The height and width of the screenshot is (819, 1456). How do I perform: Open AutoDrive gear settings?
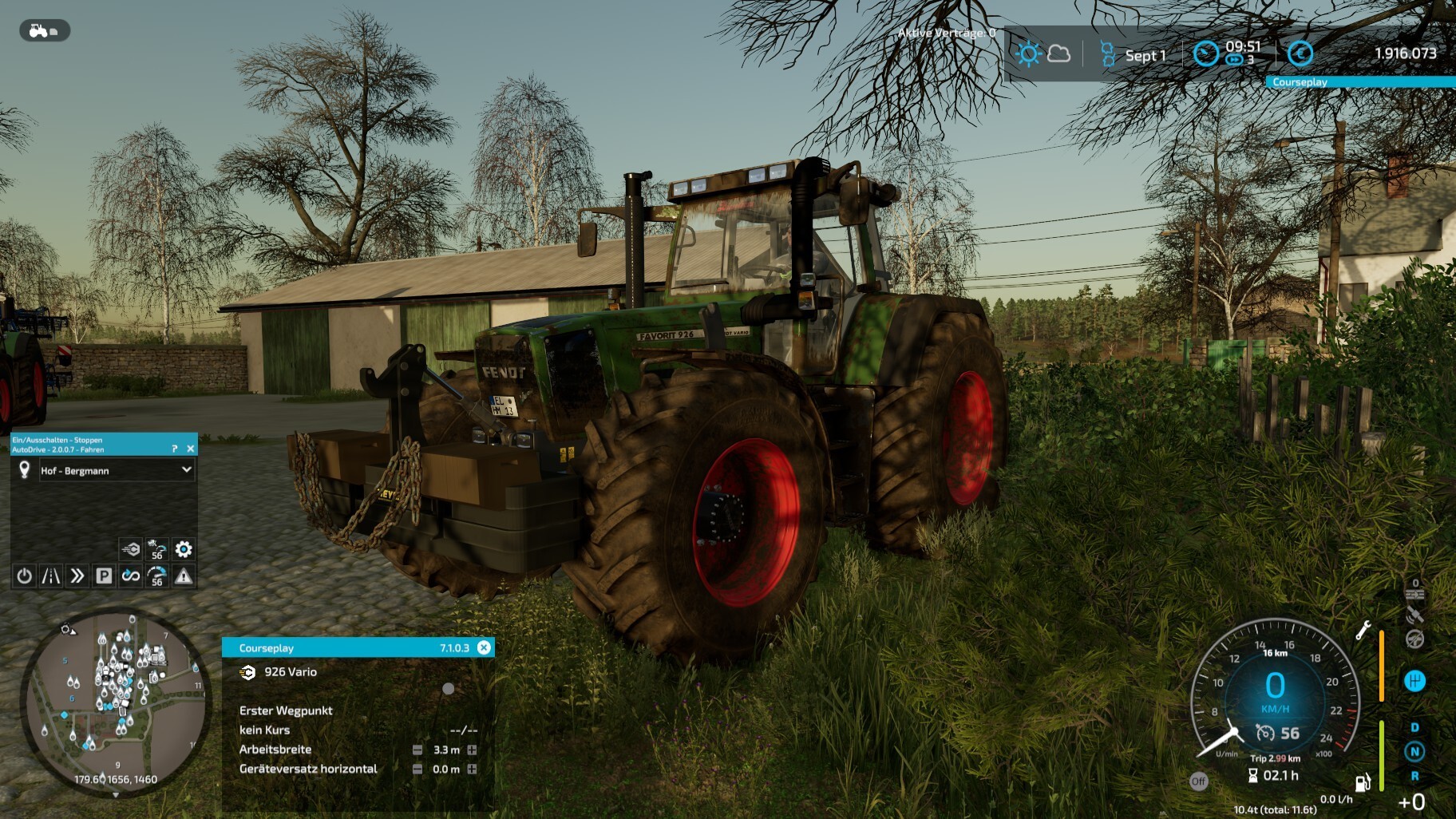tap(184, 549)
